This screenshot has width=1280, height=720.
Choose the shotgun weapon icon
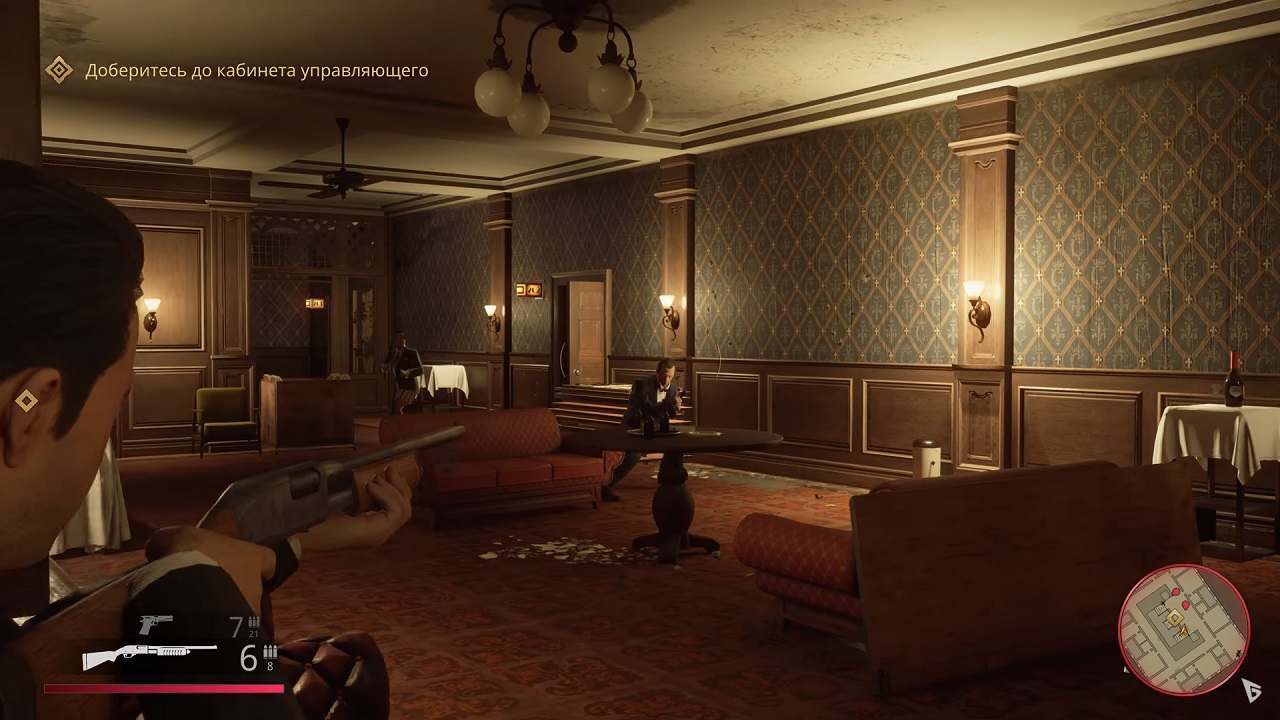click(150, 656)
